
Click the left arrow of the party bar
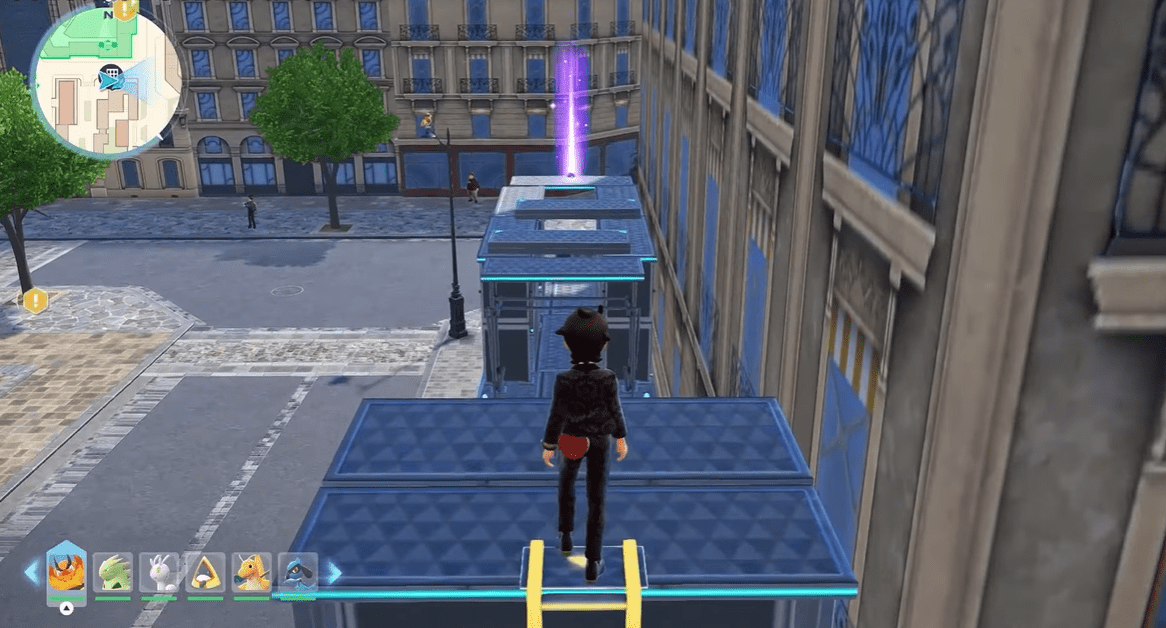pos(32,572)
